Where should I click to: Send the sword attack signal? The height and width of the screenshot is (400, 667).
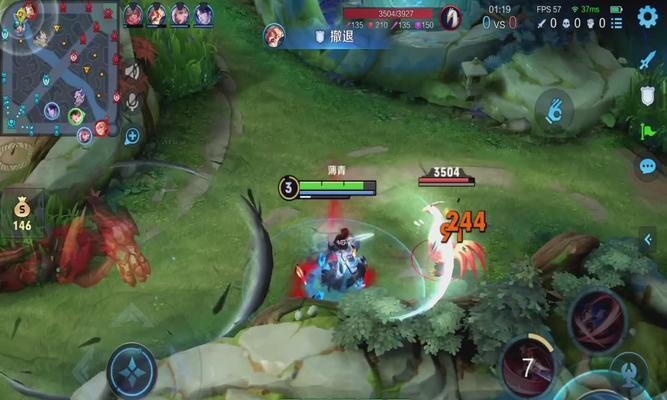pos(647,59)
